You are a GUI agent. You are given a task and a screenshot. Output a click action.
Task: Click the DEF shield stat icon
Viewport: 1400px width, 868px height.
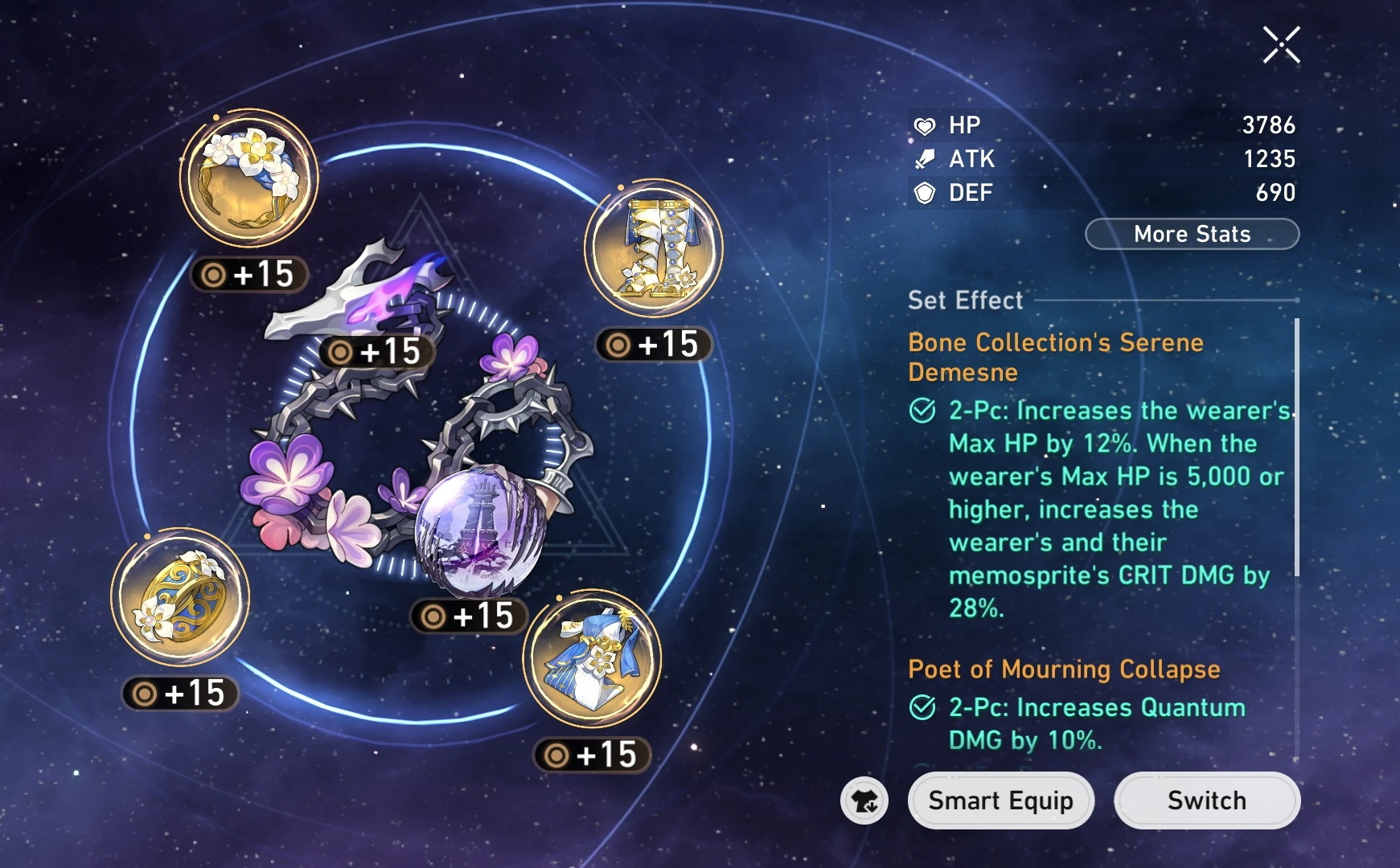[926, 193]
